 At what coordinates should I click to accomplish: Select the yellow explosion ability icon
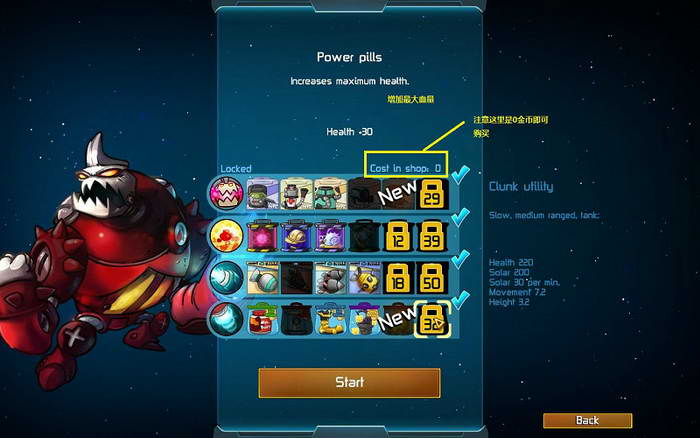click(226, 235)
